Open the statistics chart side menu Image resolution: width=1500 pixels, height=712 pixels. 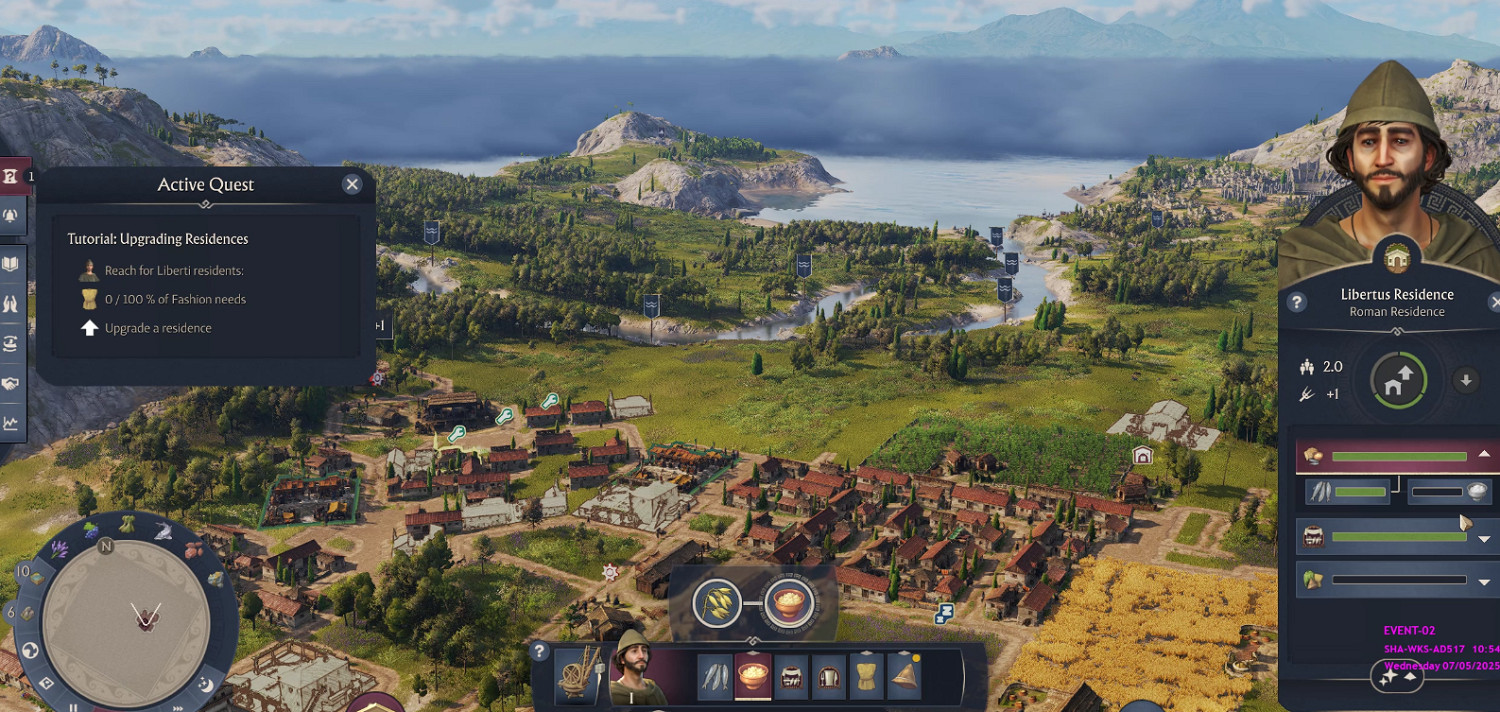[11, 423]
